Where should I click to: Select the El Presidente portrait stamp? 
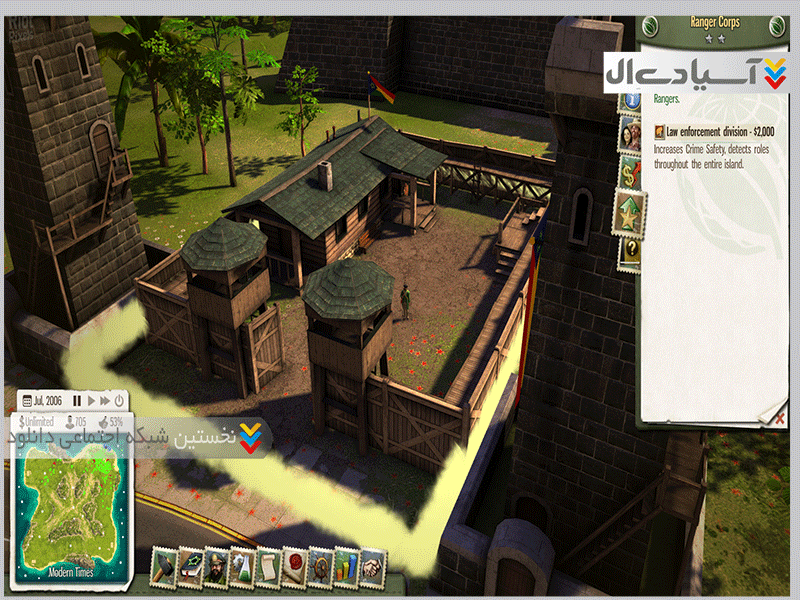pos(216,567)
